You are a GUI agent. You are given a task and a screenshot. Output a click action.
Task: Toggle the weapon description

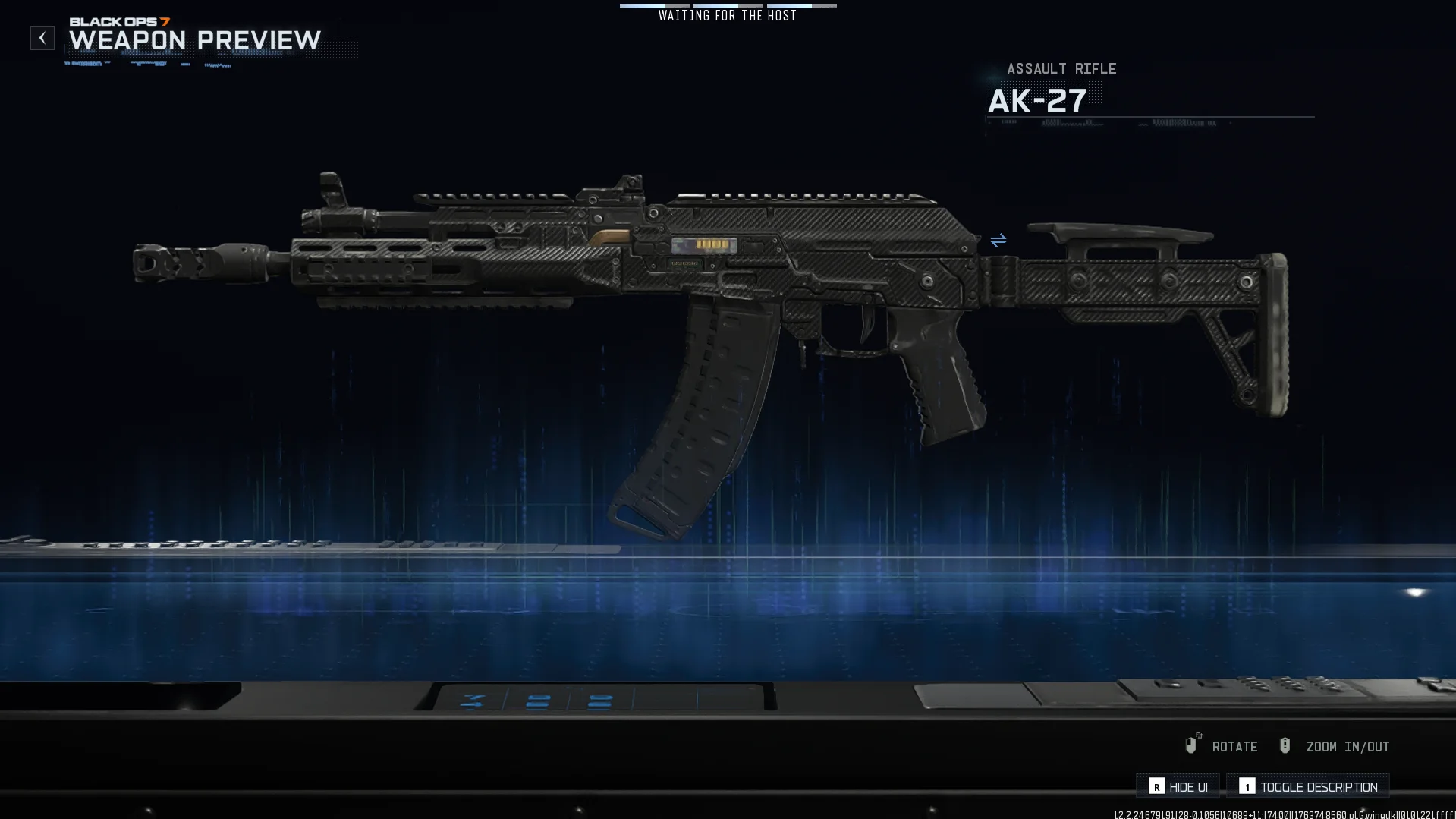click(1308, 786)
